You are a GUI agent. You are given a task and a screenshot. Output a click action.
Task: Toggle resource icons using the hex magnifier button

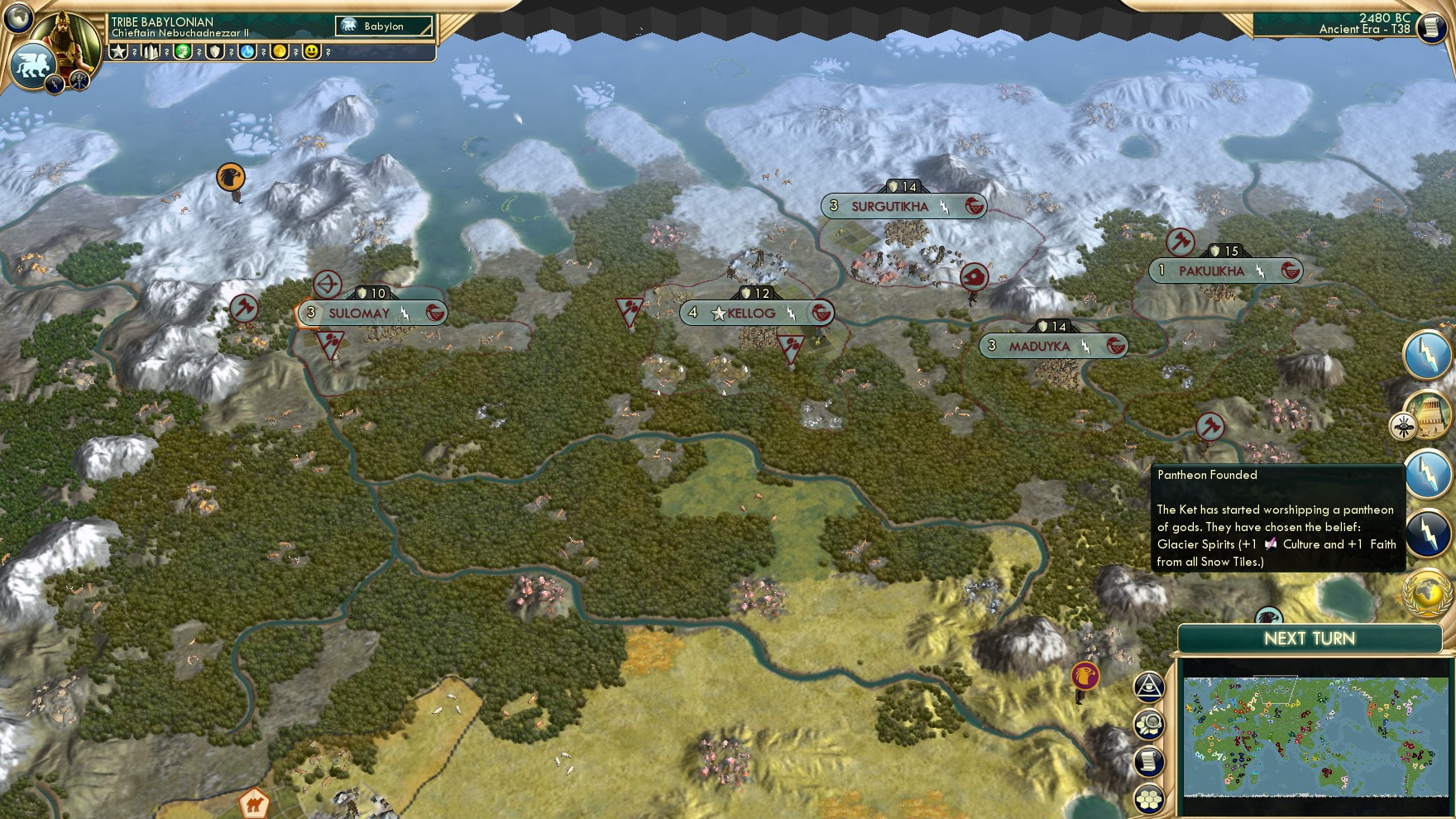(1148, 724)
